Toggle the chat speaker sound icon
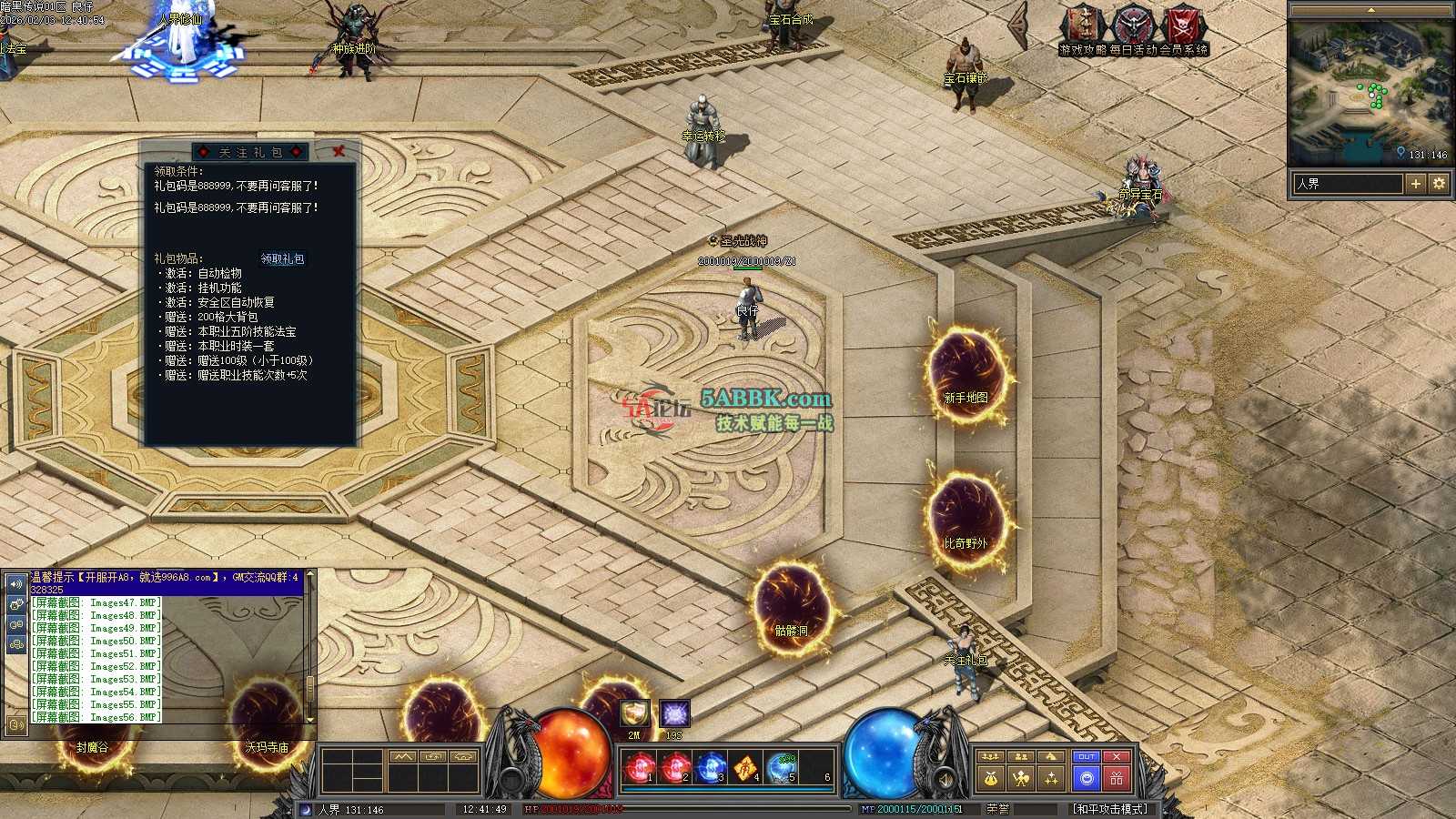1456x819 pixels. click(15, 583)
